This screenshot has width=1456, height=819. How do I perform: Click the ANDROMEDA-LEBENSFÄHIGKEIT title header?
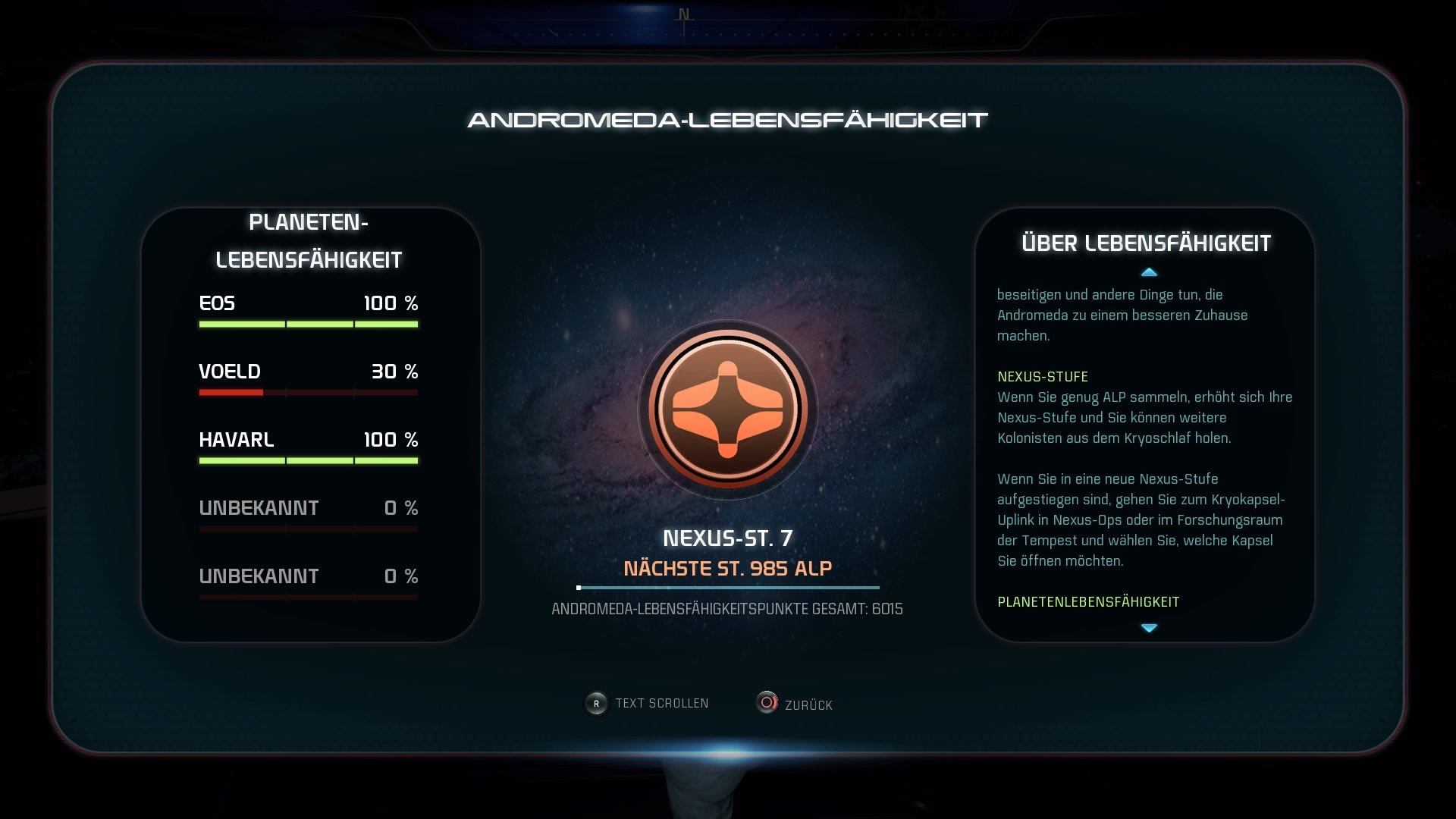(728, 119)
